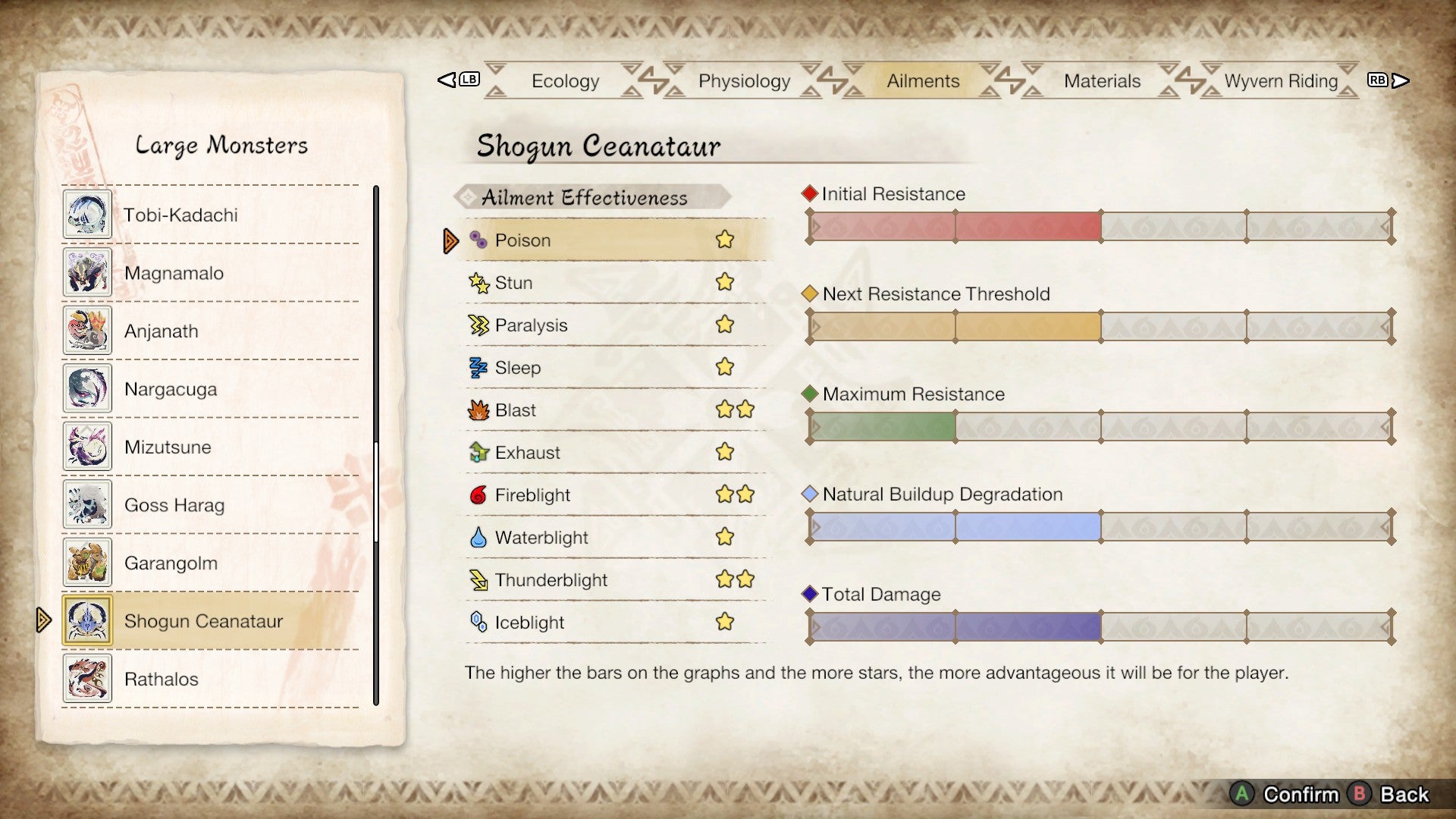This screenshot has width=1456, height=819.
Task: Click the Stun ailment icon
Action: pos(475,282)
